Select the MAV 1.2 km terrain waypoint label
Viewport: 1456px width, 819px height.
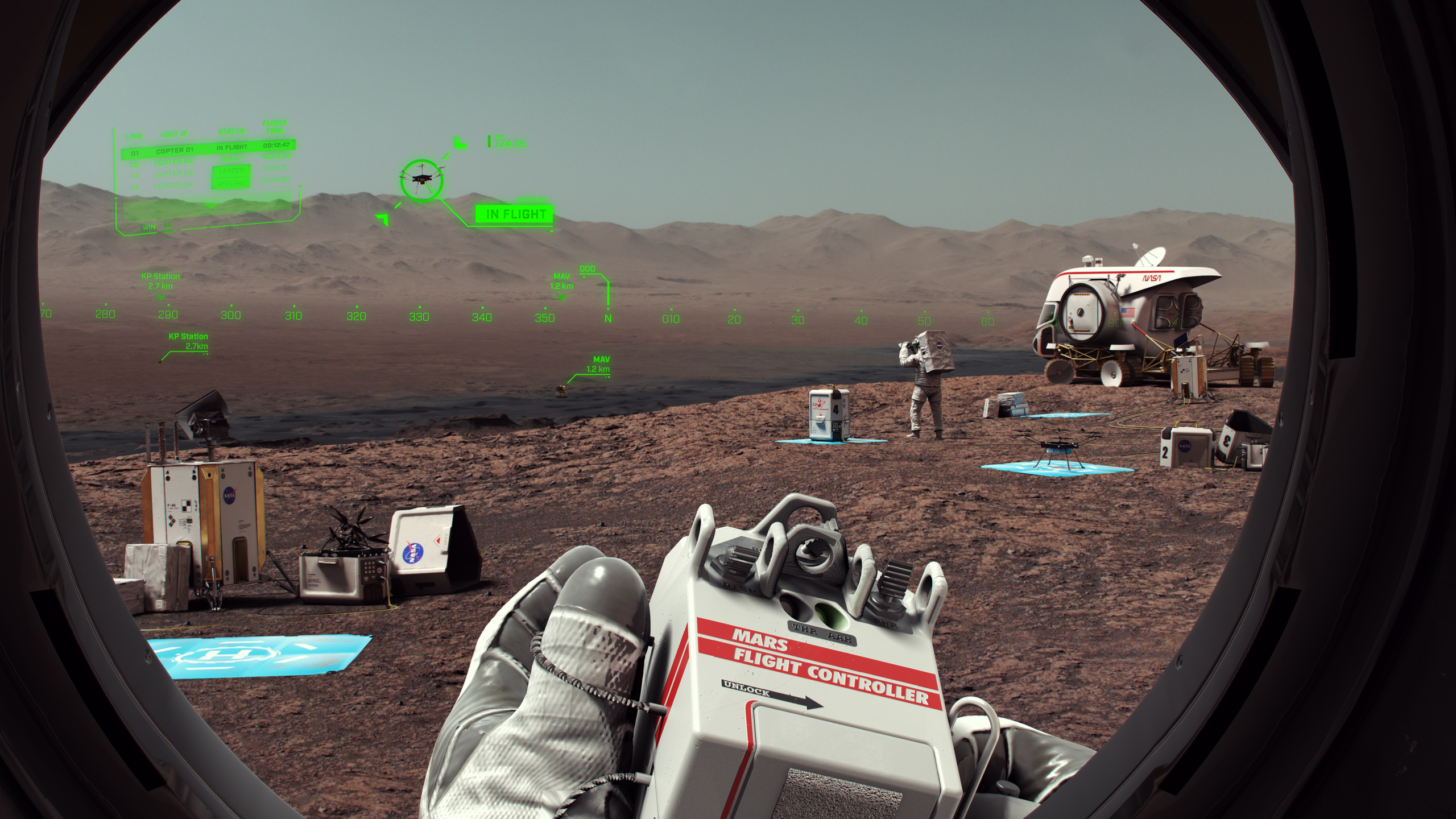click(598, 365)
